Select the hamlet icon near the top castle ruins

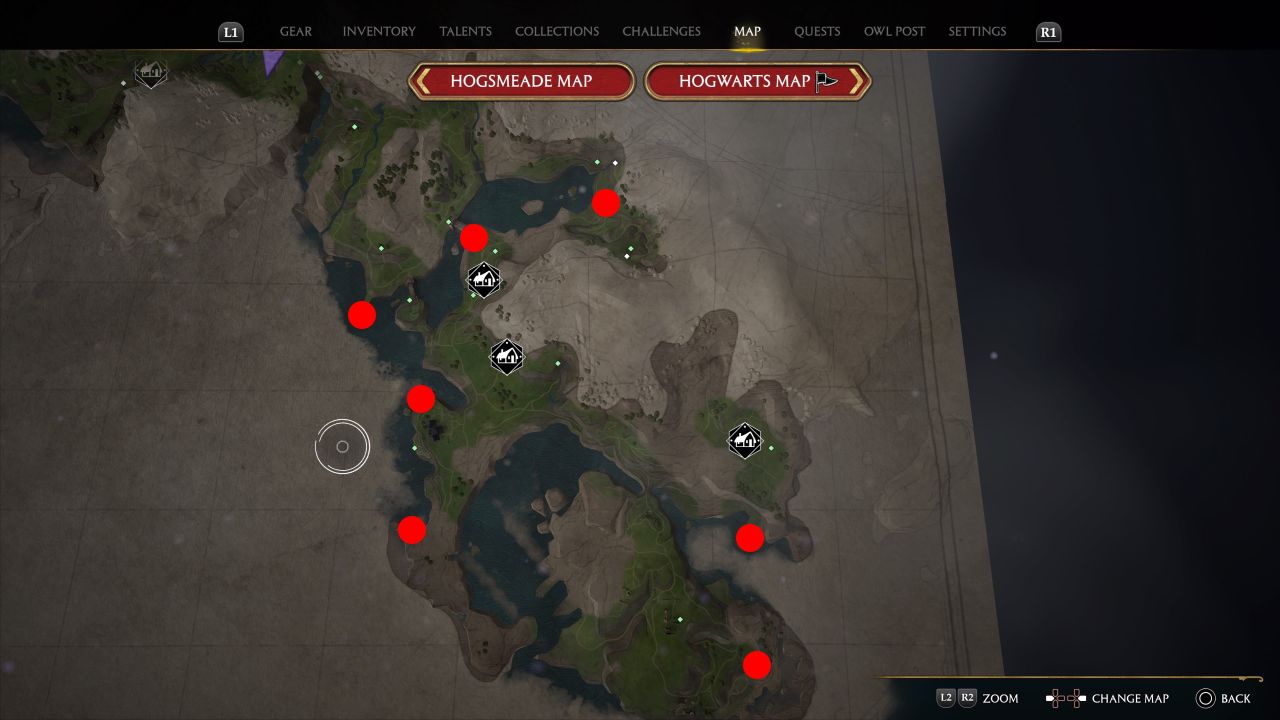pos(484,280)
